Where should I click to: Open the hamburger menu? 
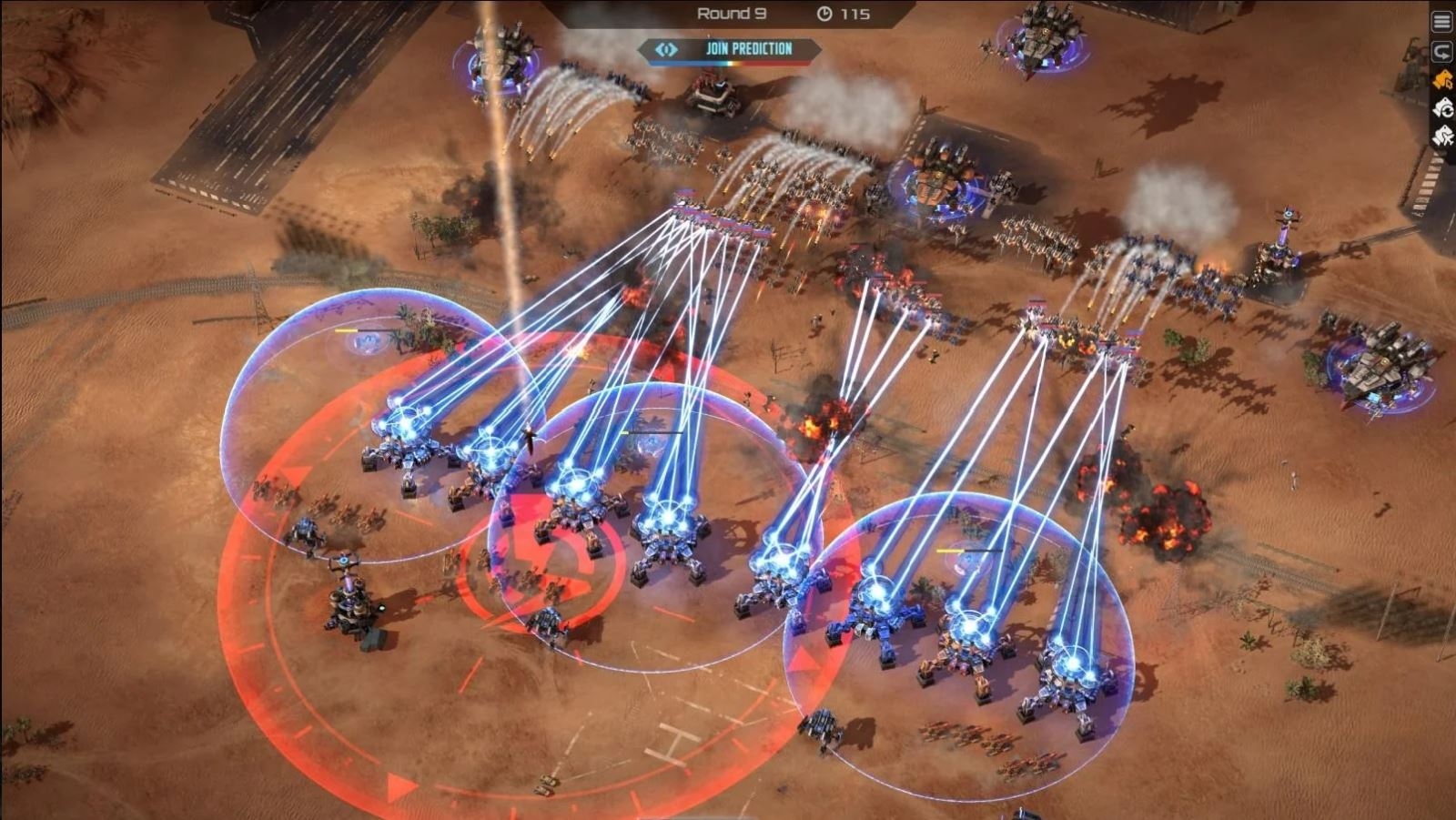coord(1442,22)
